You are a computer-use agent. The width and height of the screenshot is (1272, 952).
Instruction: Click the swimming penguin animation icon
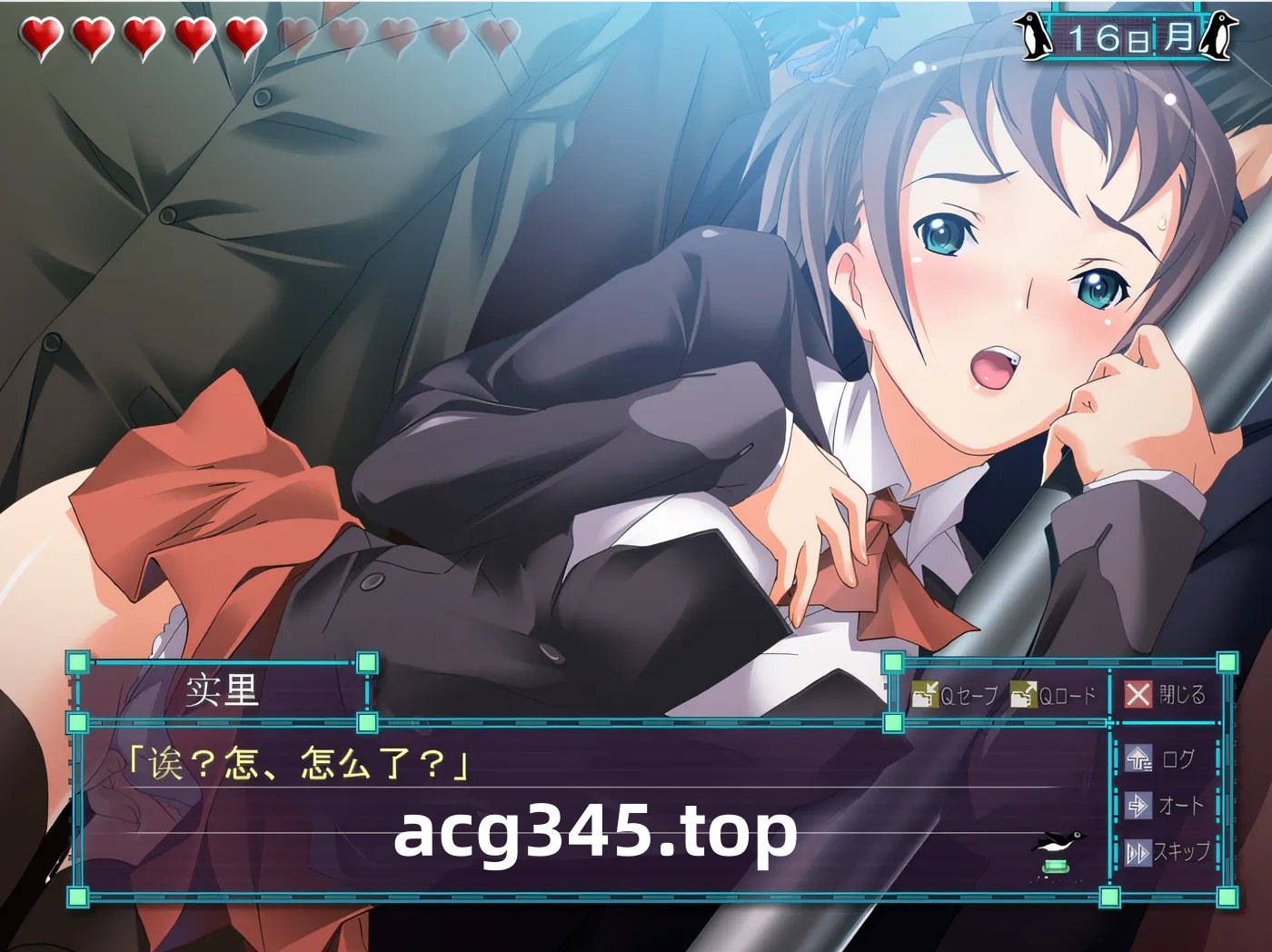click(1058, 840)
